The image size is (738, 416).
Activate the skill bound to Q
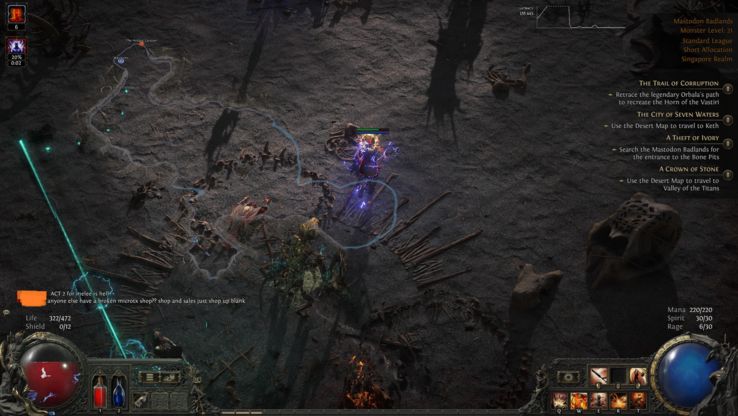tap(560, 400)
